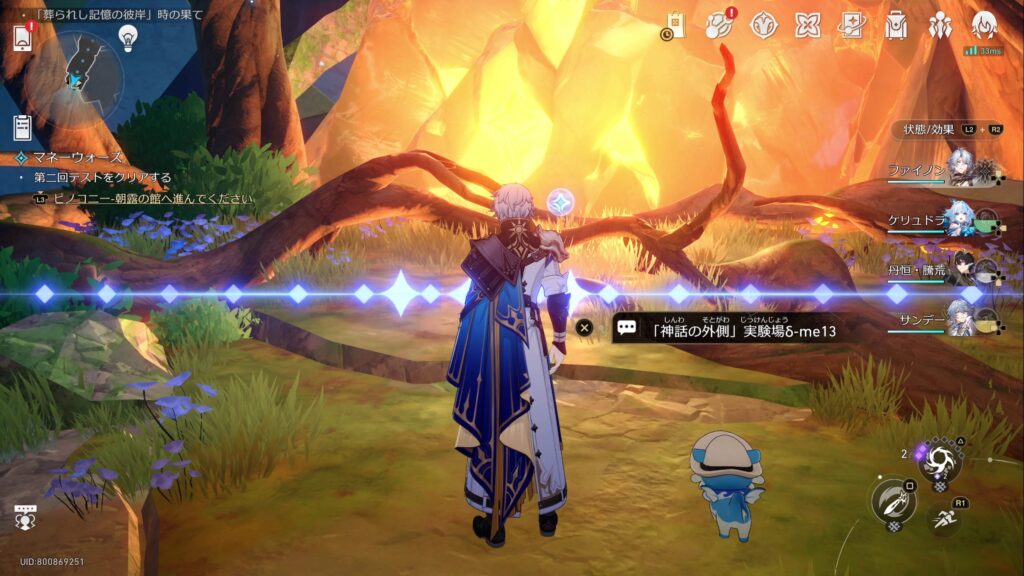Screen dimensions: 1024x576
Task: Open the backpack inventory
Action: [896, 25]
